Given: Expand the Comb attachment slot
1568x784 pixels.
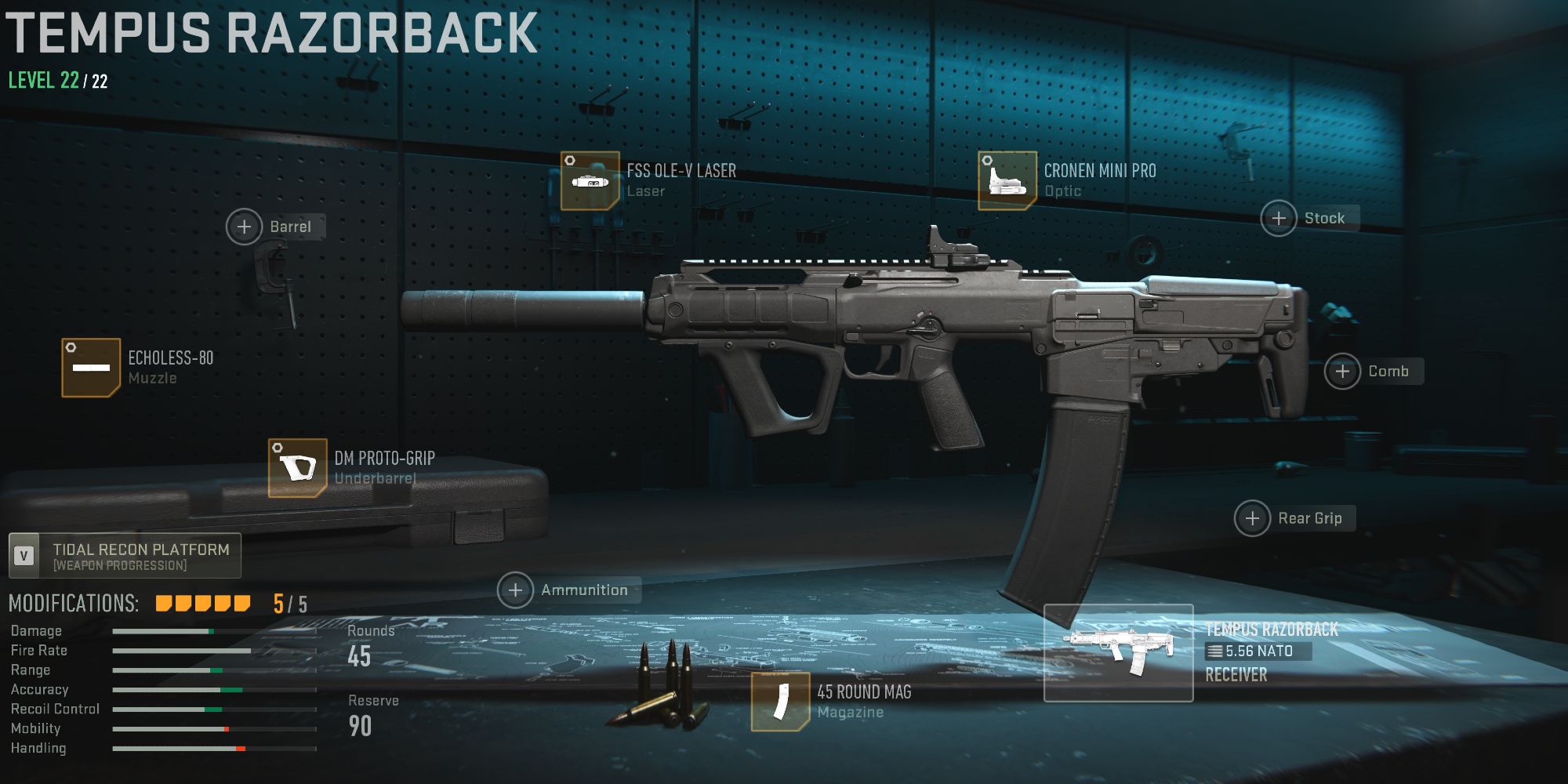Looking at the screenshot, I should (1343, 372).
